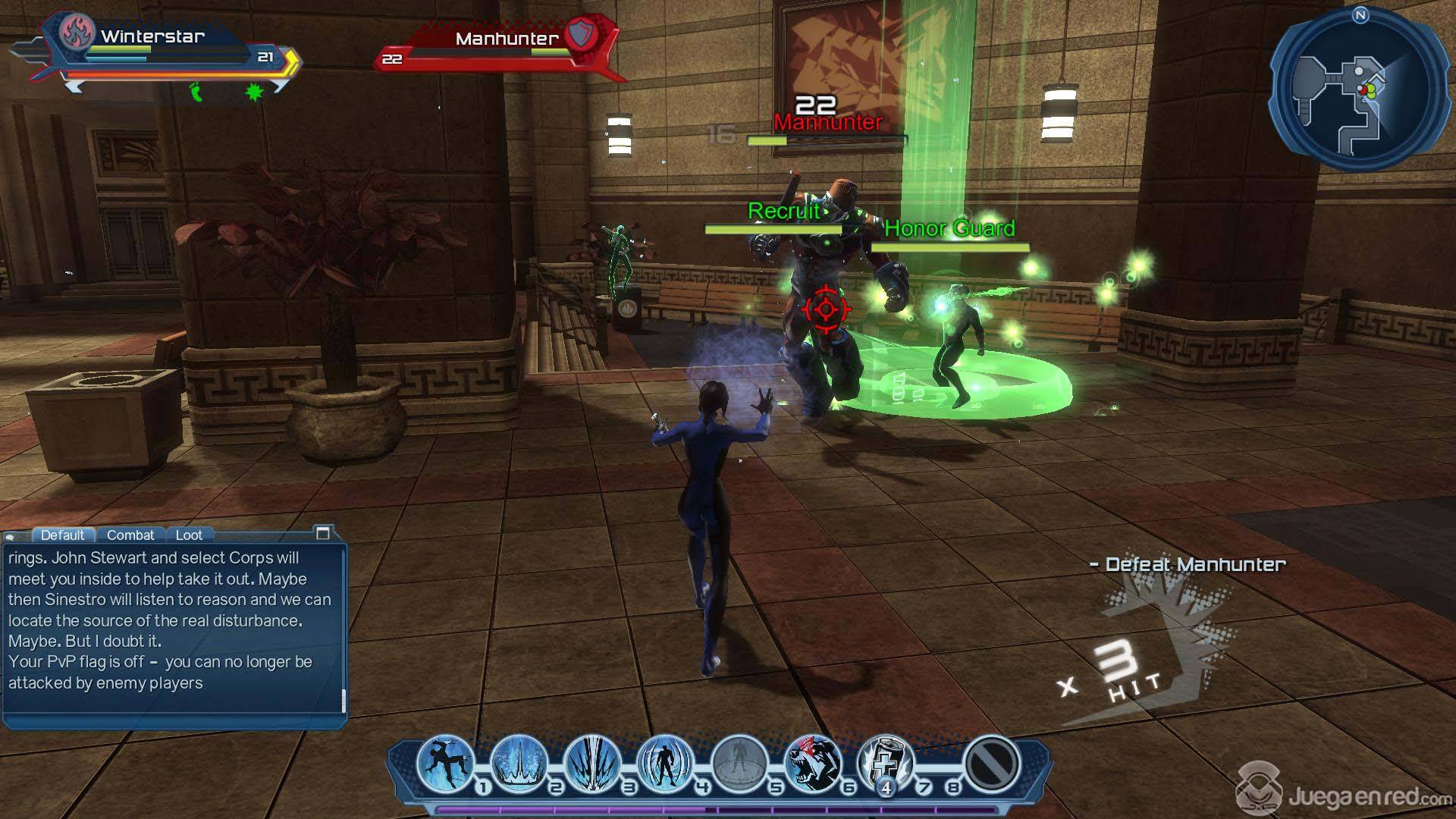The width and height of the screenshot is (1456, 819).
Task: Open the Combat chat tab
Action: coord(130,535)
